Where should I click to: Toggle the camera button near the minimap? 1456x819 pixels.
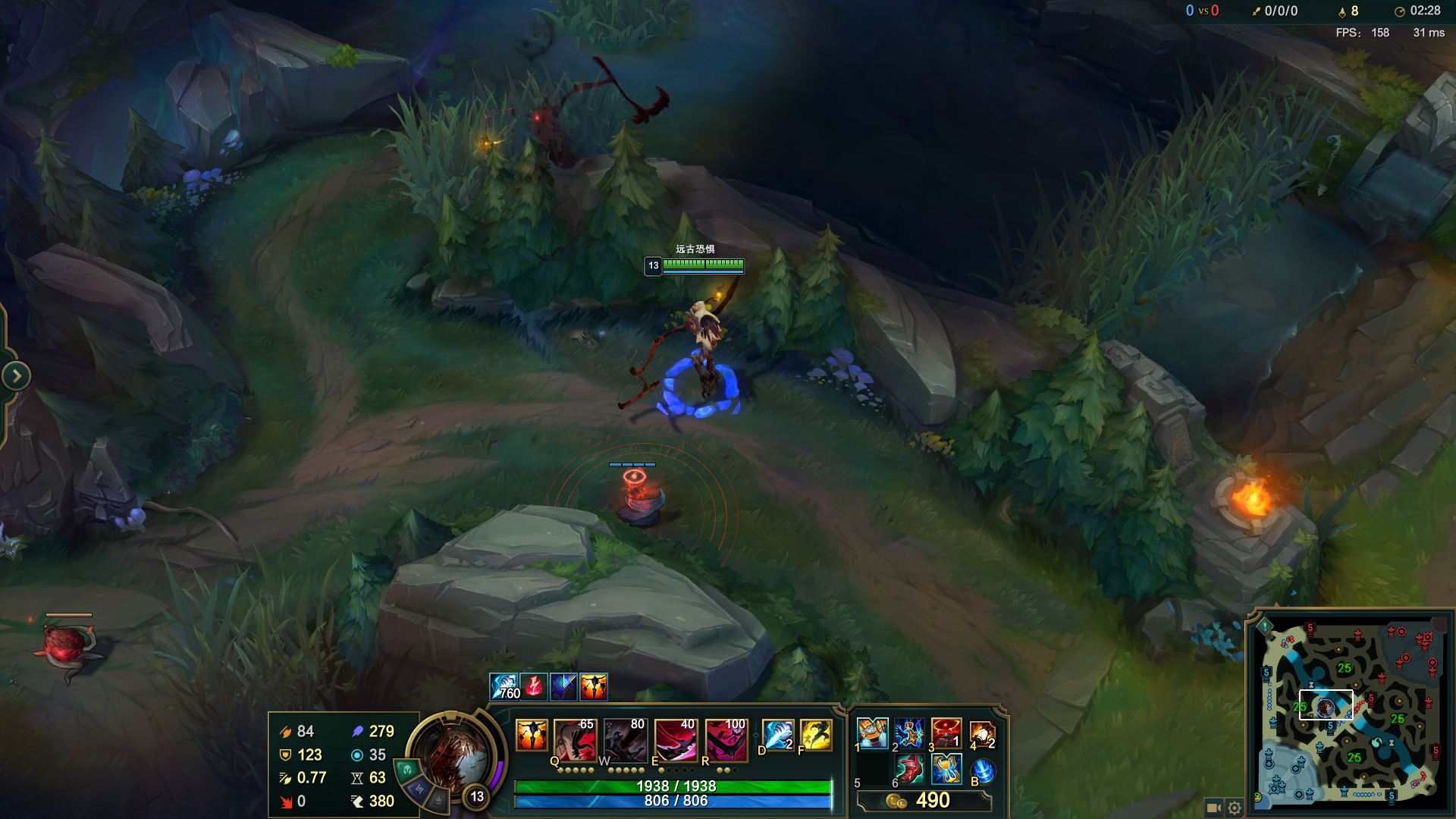point(1213,808)
